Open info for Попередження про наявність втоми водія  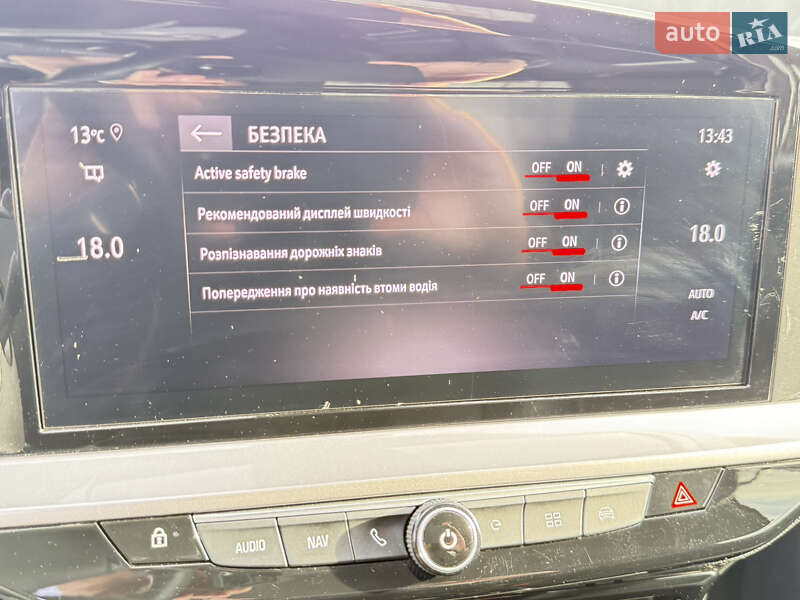pyautogui.click(x=616, y=278)
